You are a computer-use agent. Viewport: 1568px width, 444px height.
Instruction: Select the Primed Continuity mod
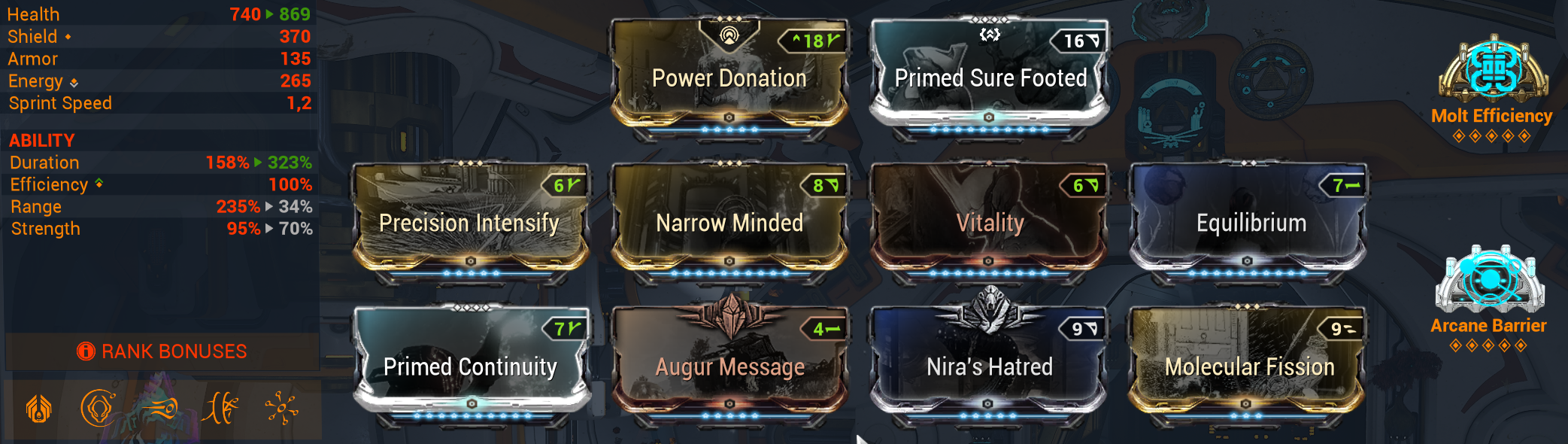click(470, 366)
